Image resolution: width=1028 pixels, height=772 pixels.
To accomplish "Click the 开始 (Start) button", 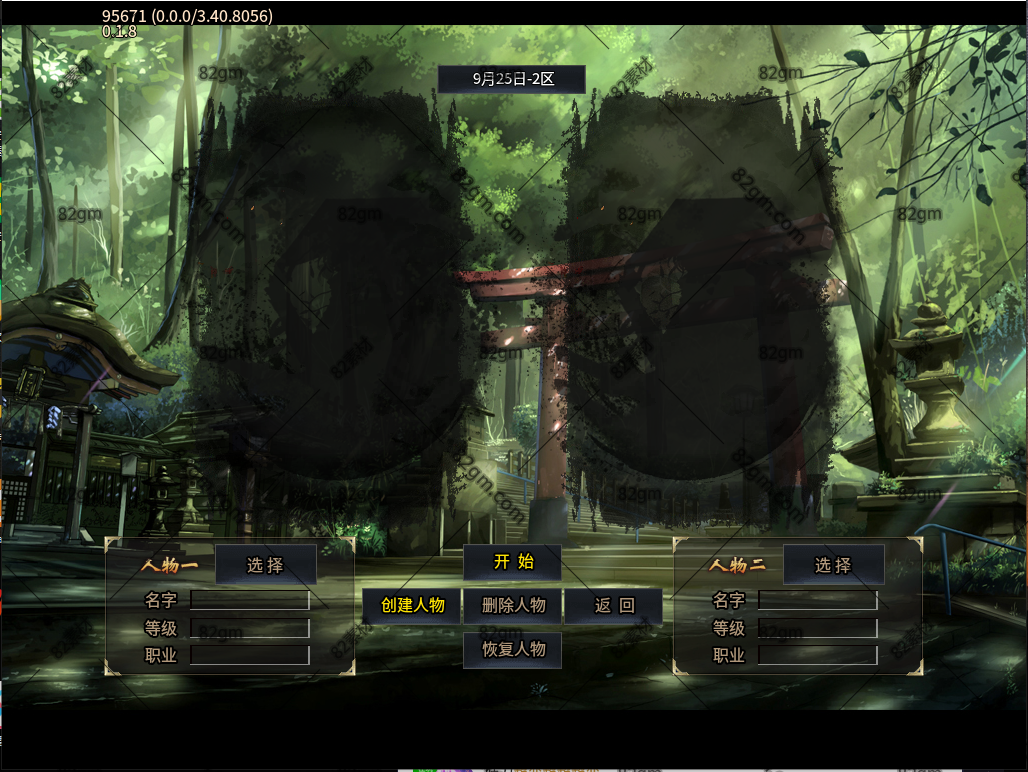I will (x=512, y=562).
